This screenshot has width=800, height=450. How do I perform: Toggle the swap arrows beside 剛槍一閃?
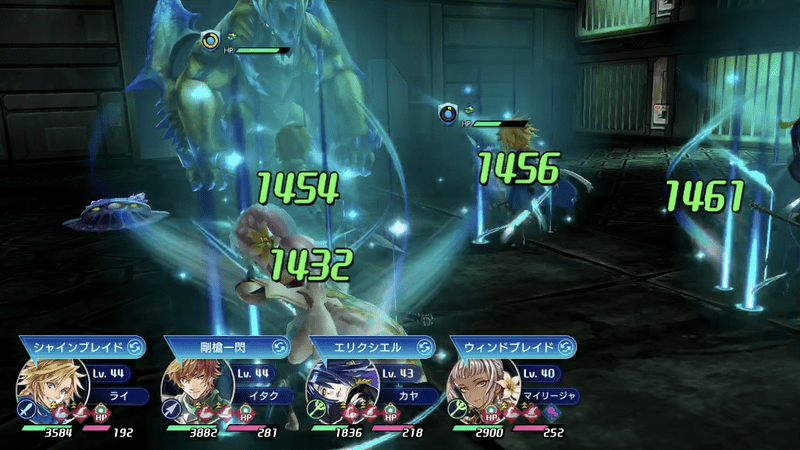[x=278, y=347]
